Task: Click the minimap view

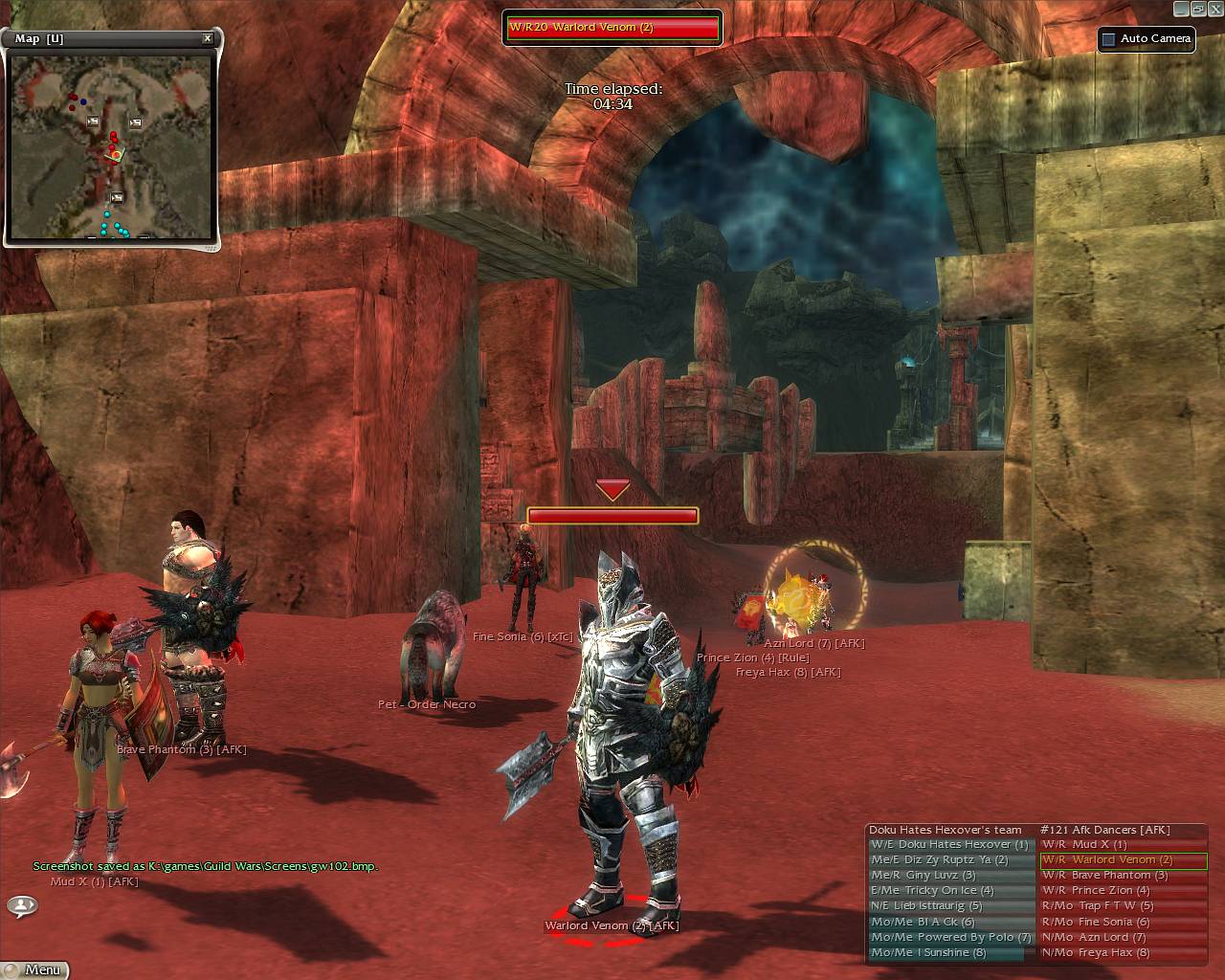Action: pyautogui.click(x=111, y=146)
